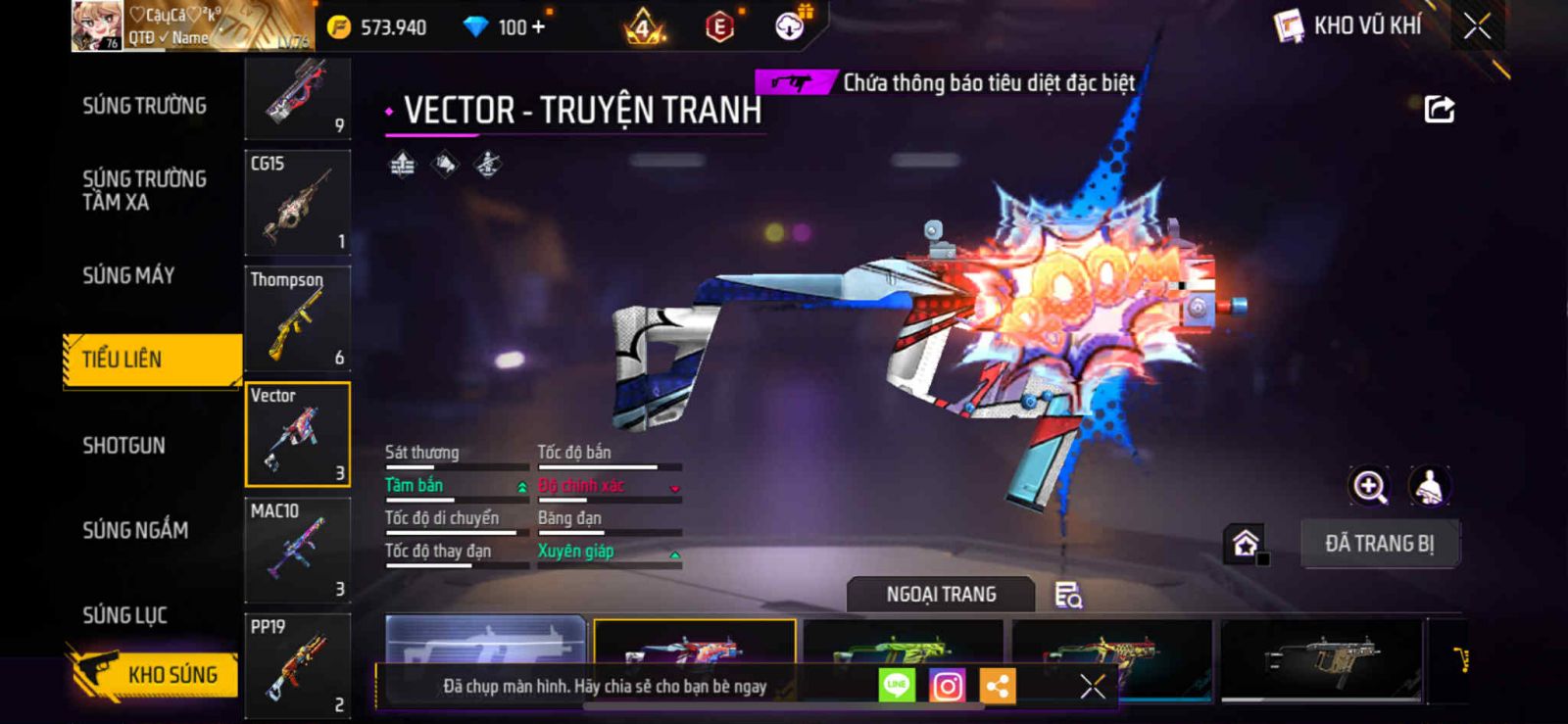Viewport: 1568px width, 724px height.
Task: Click the Đã Trang Bị button
Action: tap(1379, 544)
